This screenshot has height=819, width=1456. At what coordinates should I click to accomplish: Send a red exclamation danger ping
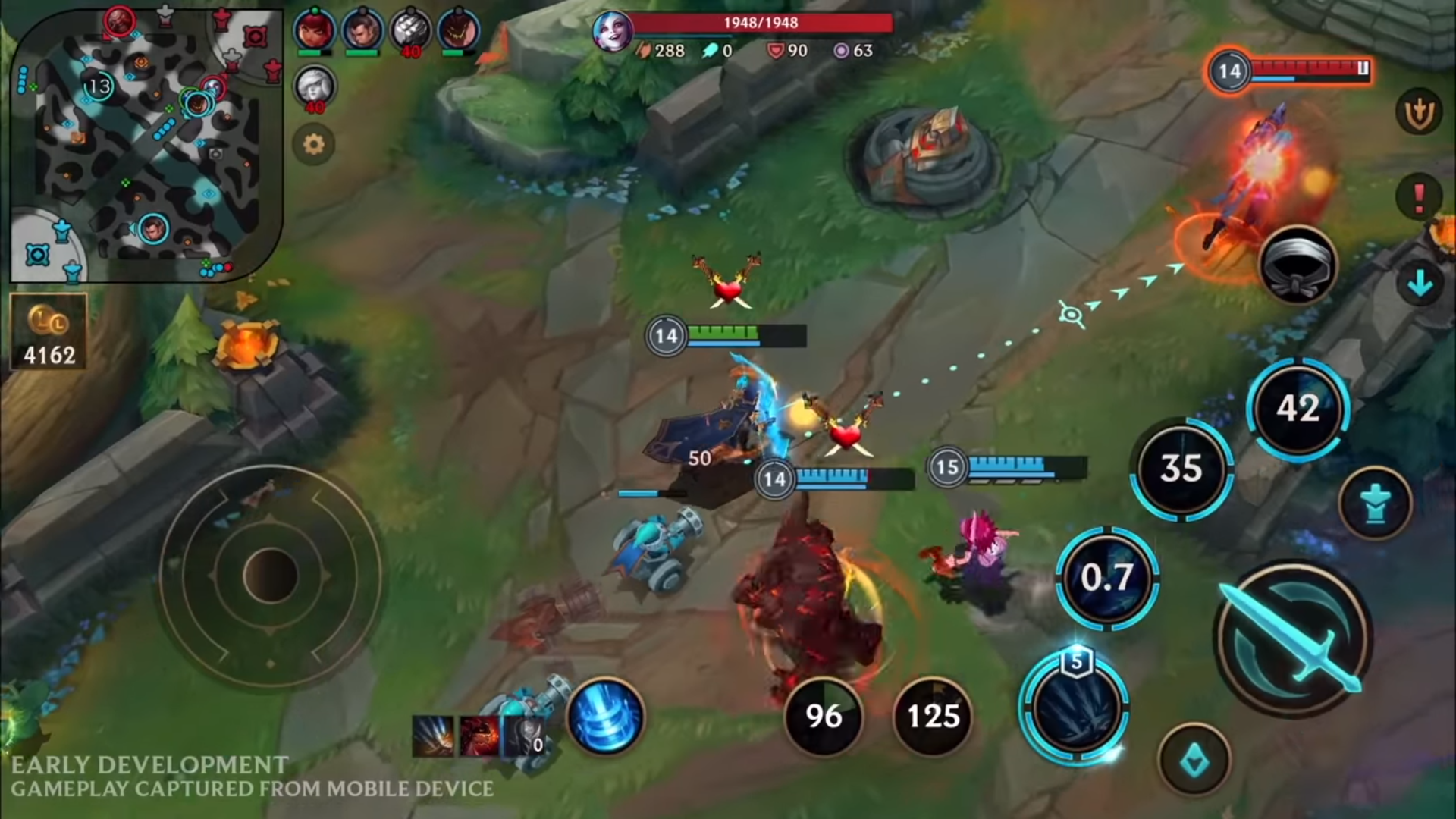pos(1419,197)
